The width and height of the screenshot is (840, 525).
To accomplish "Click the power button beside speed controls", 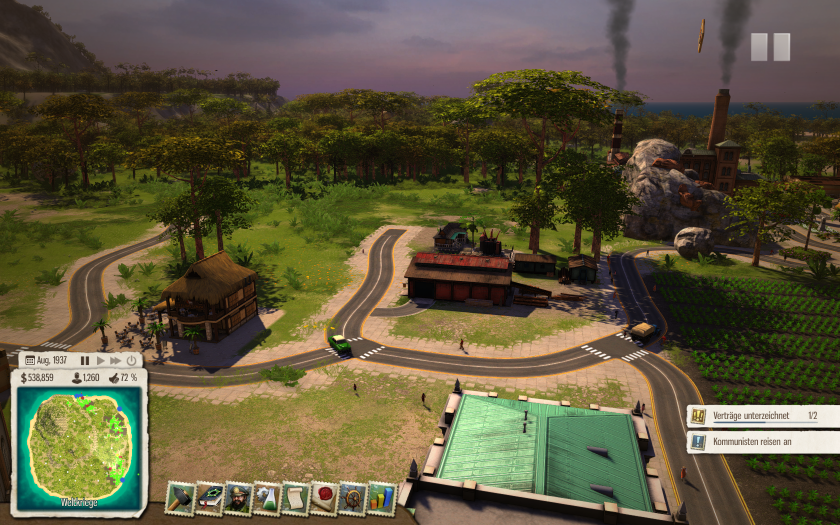I will [131, 360].
